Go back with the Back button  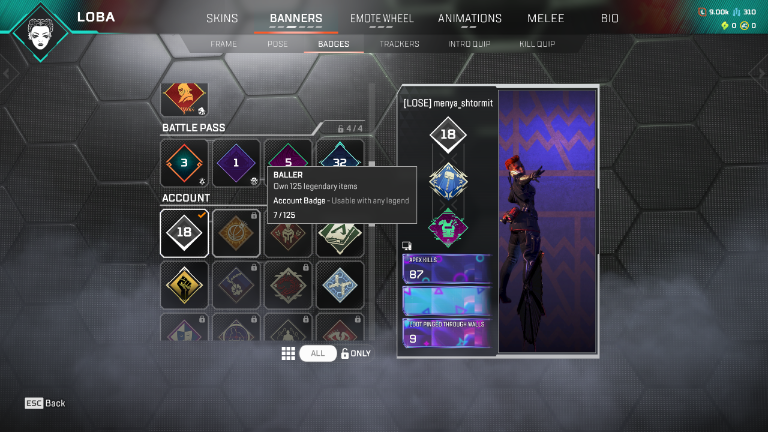pos(45,403)
